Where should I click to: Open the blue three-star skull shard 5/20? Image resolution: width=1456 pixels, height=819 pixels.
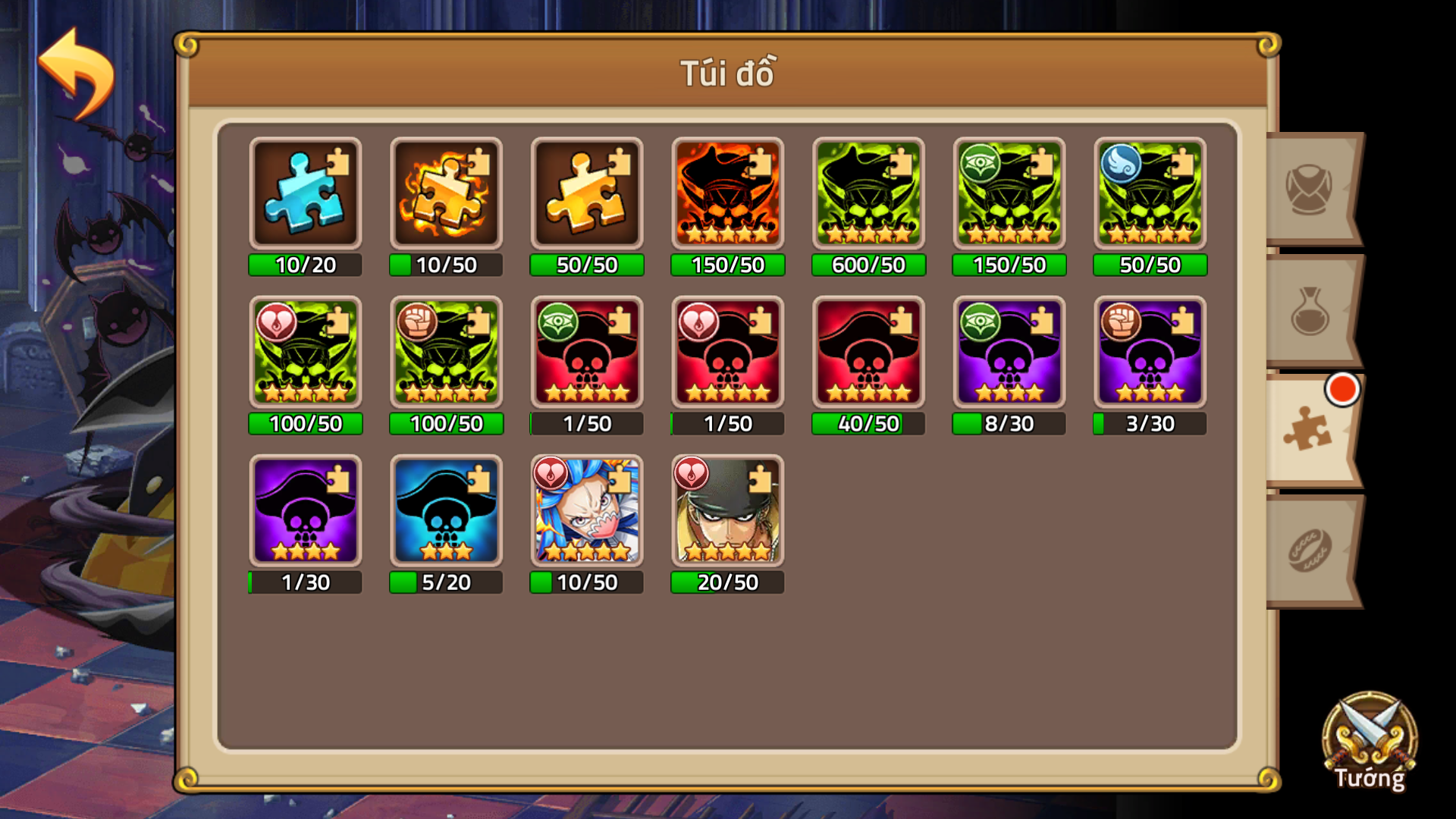point(446,512)
